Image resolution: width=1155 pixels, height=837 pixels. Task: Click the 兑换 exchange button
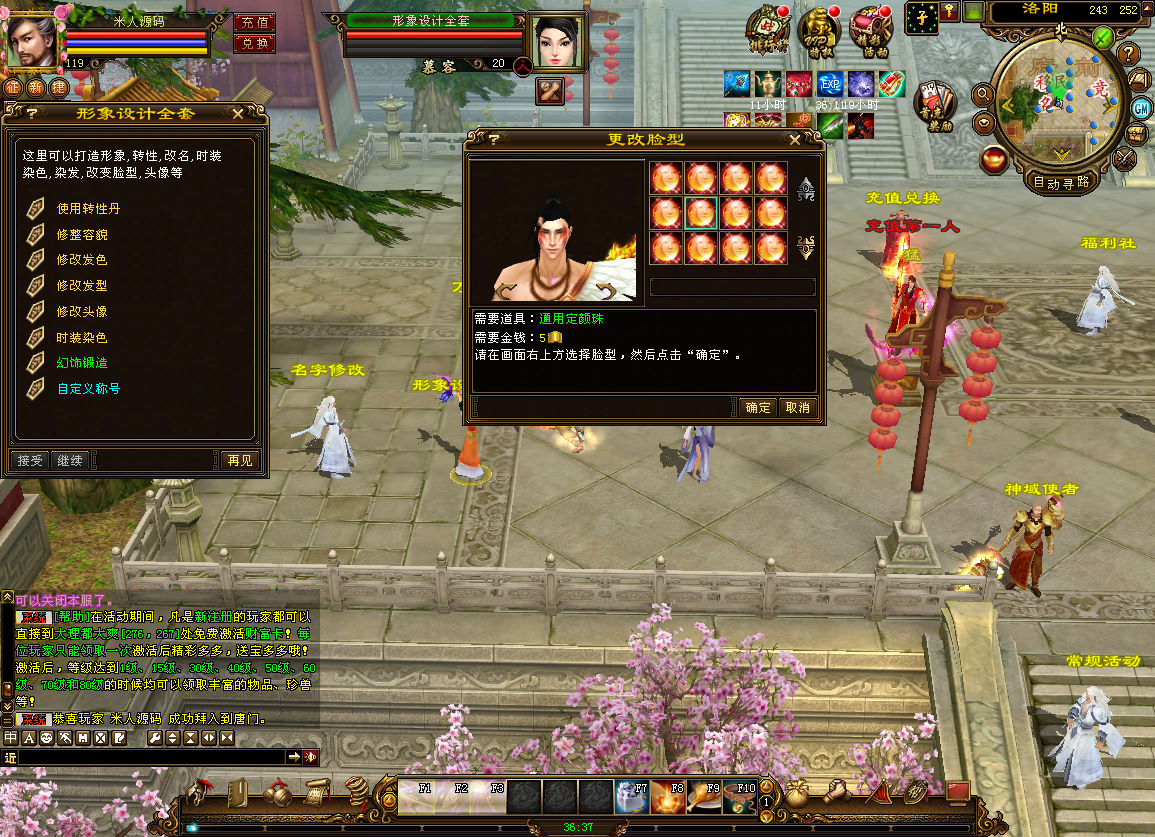254,43
